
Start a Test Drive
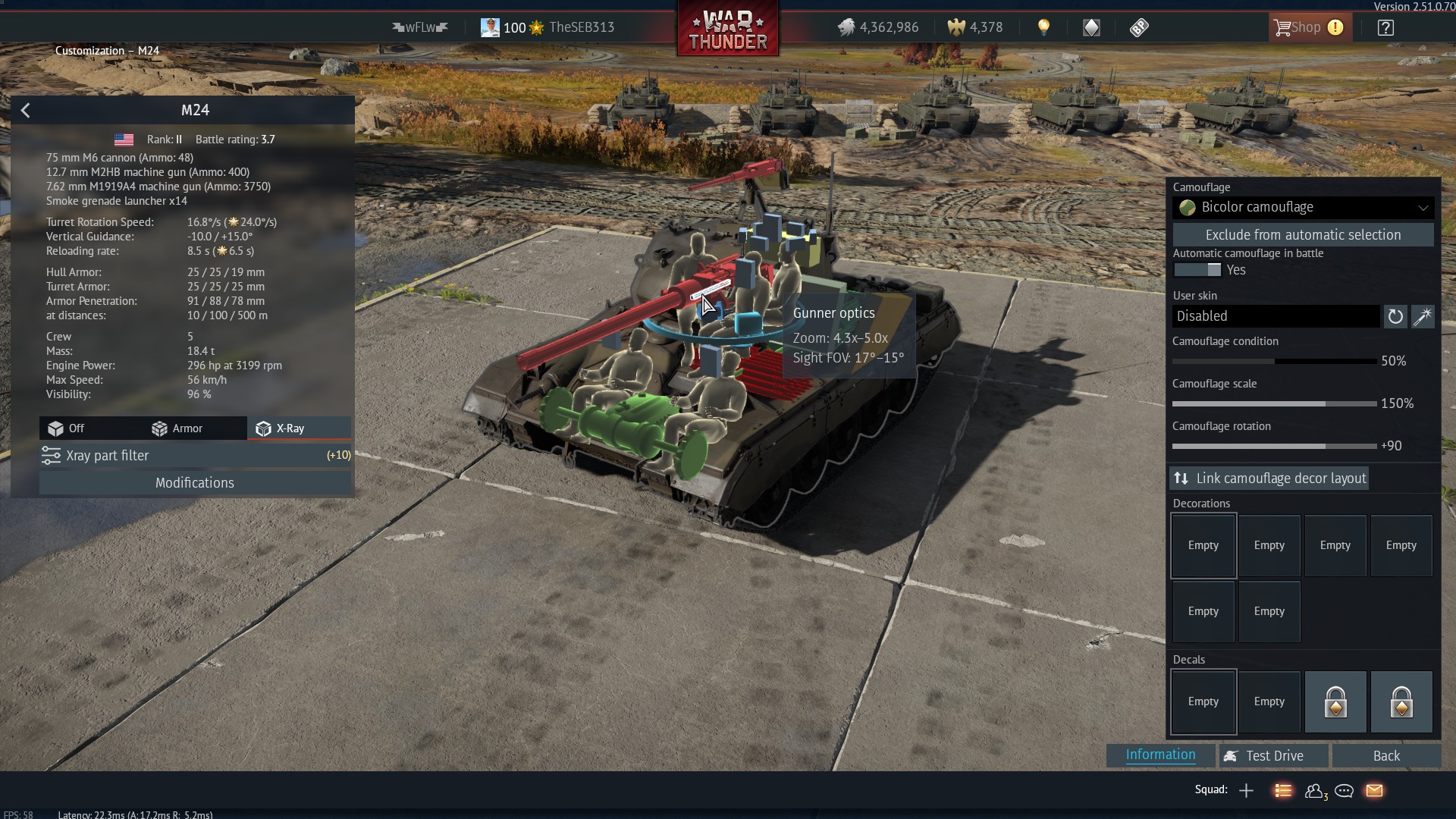tap(1274, 756)
